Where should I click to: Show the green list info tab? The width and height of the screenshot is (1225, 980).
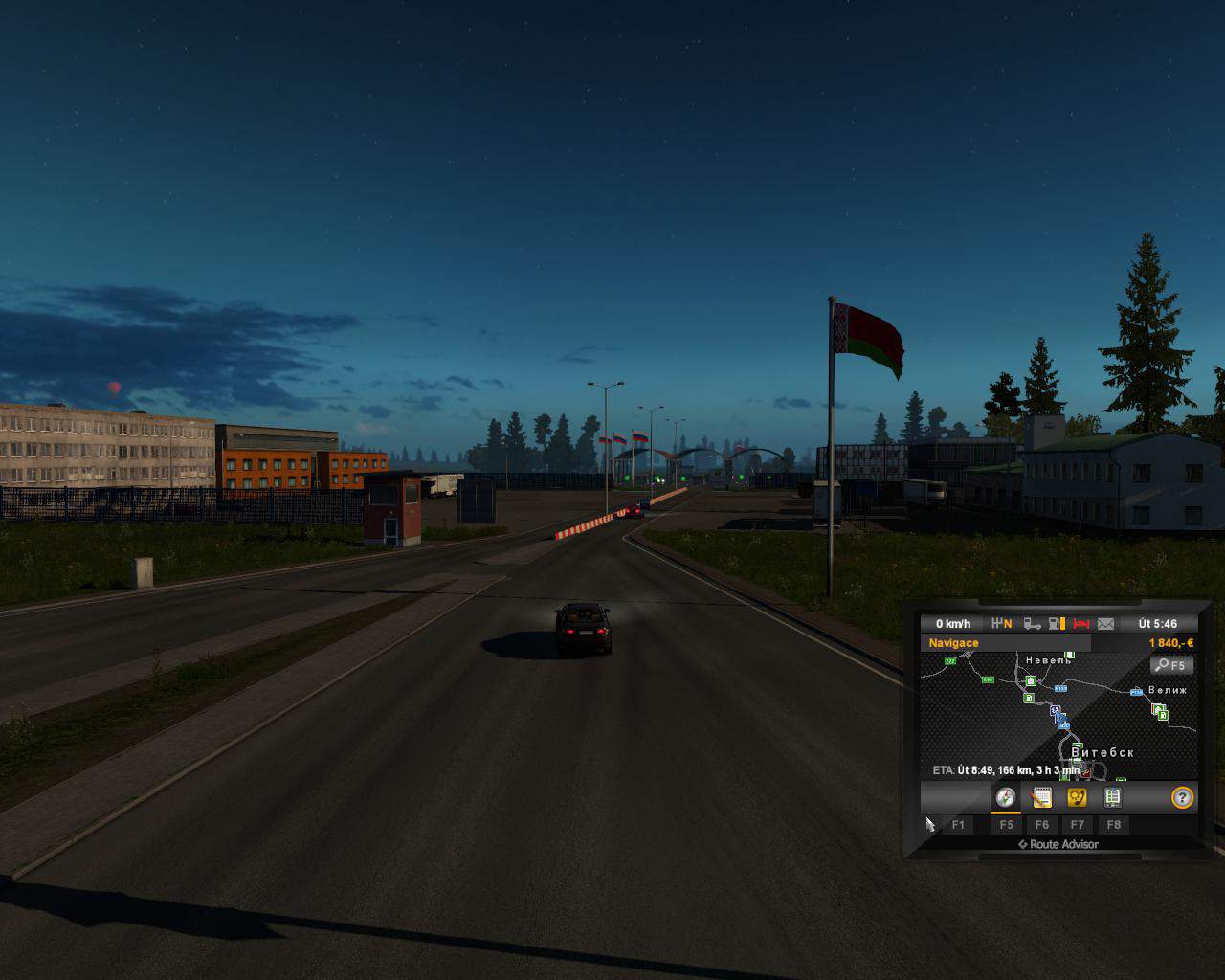1112,797
